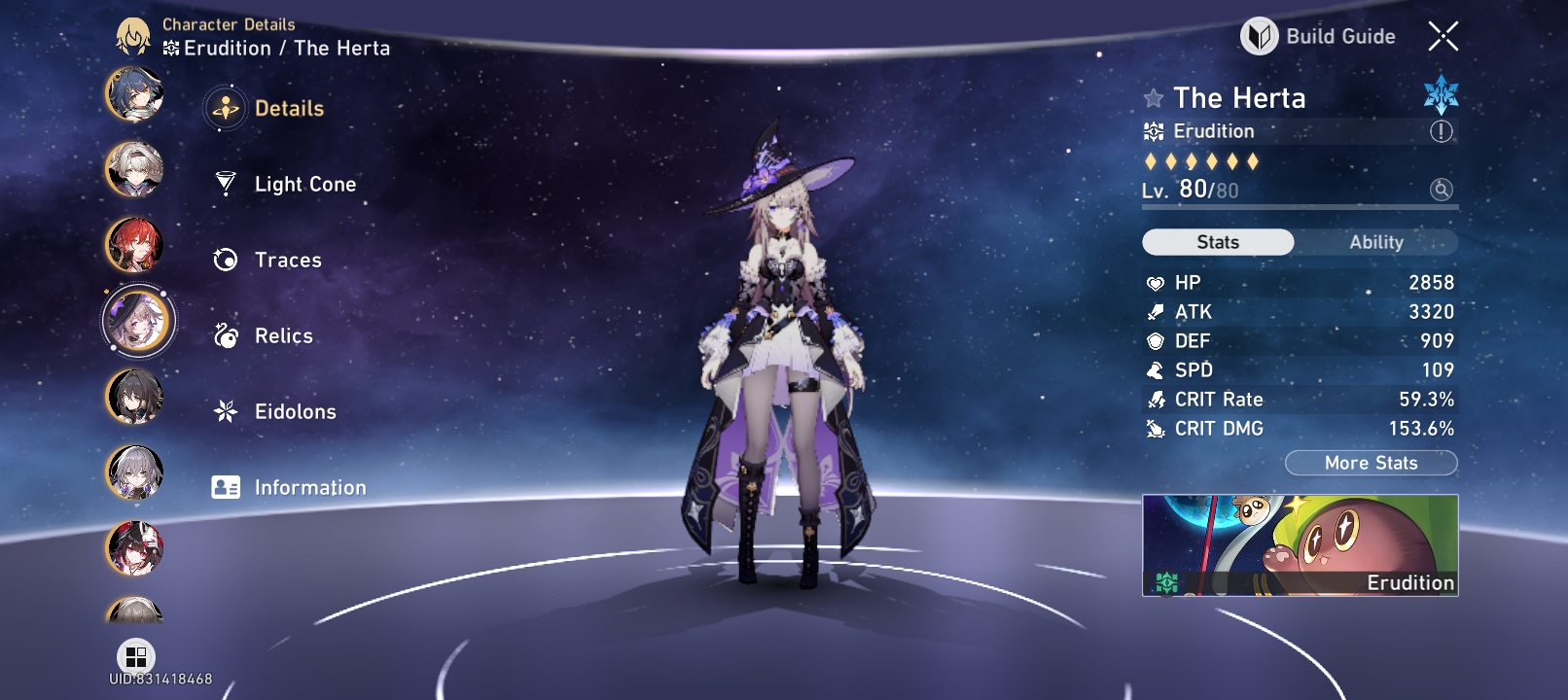The width and height of the screenshot is (1568, 700).
Task: Click the star icon before The Herta name
Action: click(1153, 98)
